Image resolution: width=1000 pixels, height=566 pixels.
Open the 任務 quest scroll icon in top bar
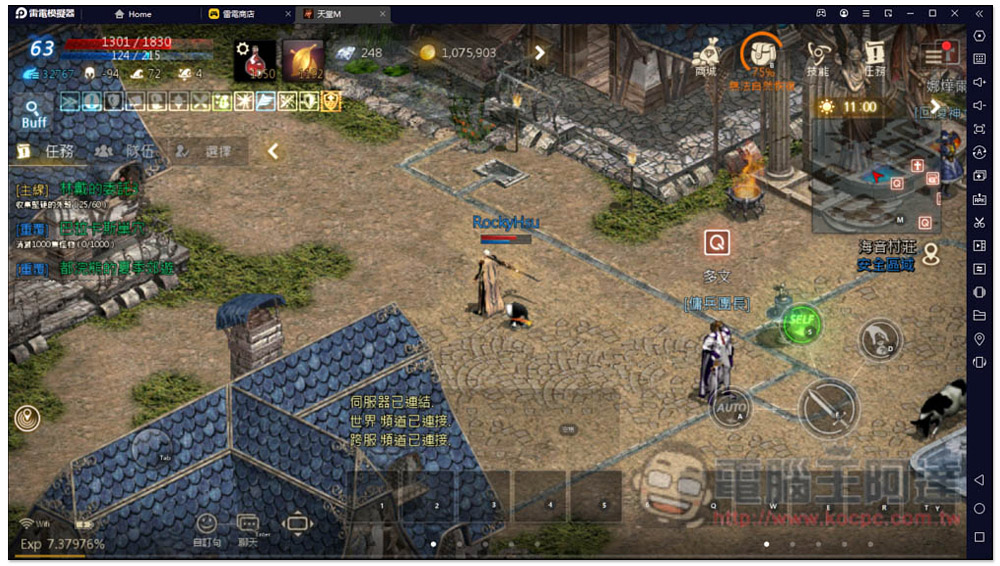(x=875, y=55)
